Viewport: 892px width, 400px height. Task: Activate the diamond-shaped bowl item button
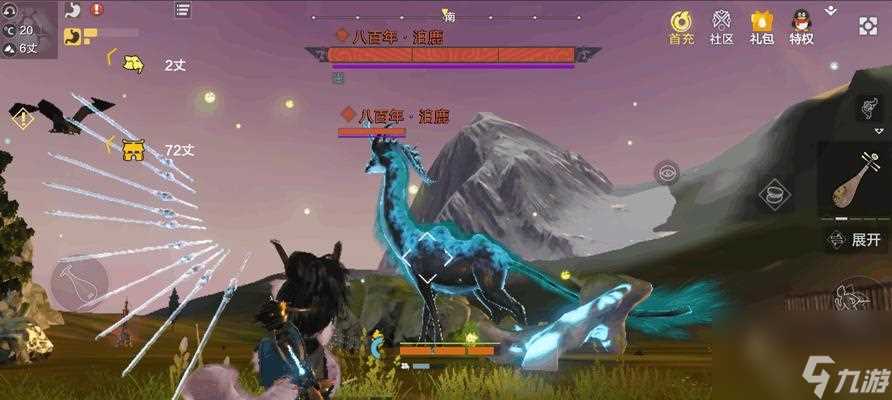pyautogui.click(x=772, y=193)
